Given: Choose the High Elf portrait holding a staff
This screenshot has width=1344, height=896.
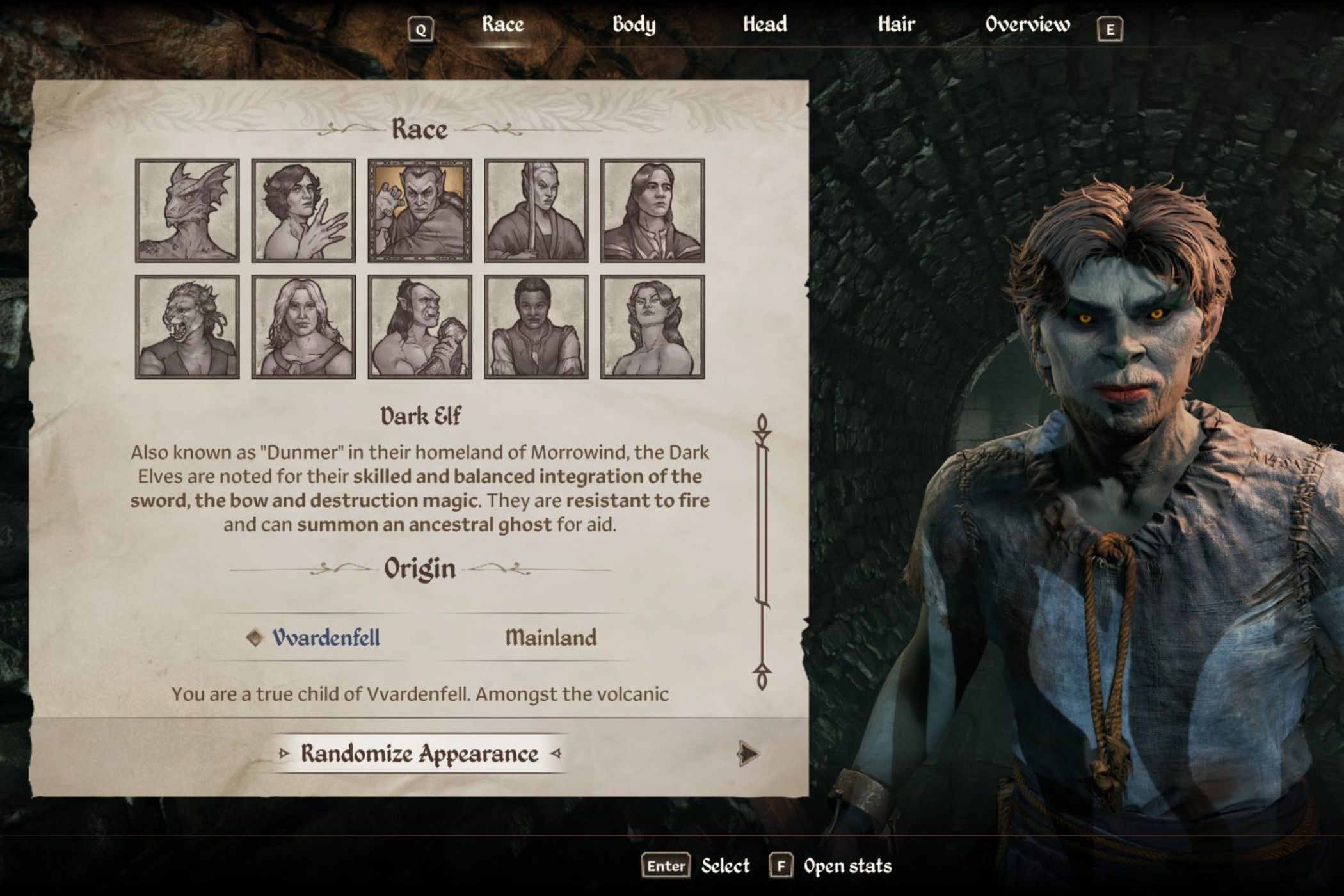Looking at the screenshot, I should point(536,211).
